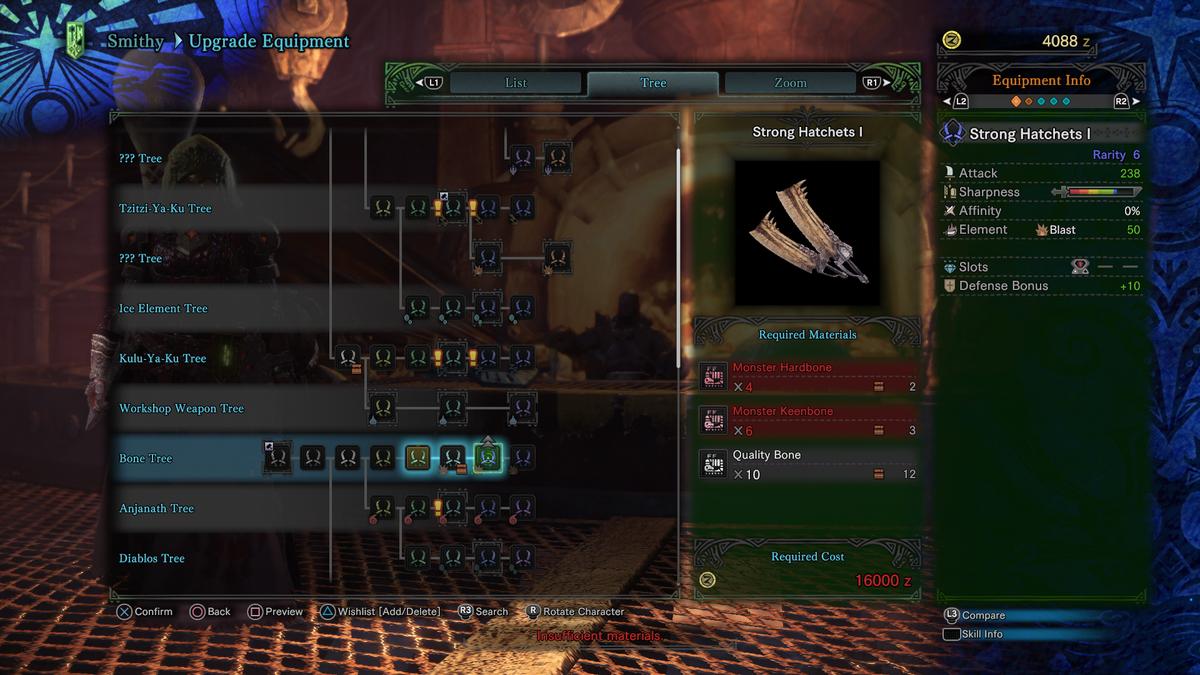The width and height of the screenshot is (1200, 675).
Task: Switch to the List tab
Action: click(x=516, y=83)
